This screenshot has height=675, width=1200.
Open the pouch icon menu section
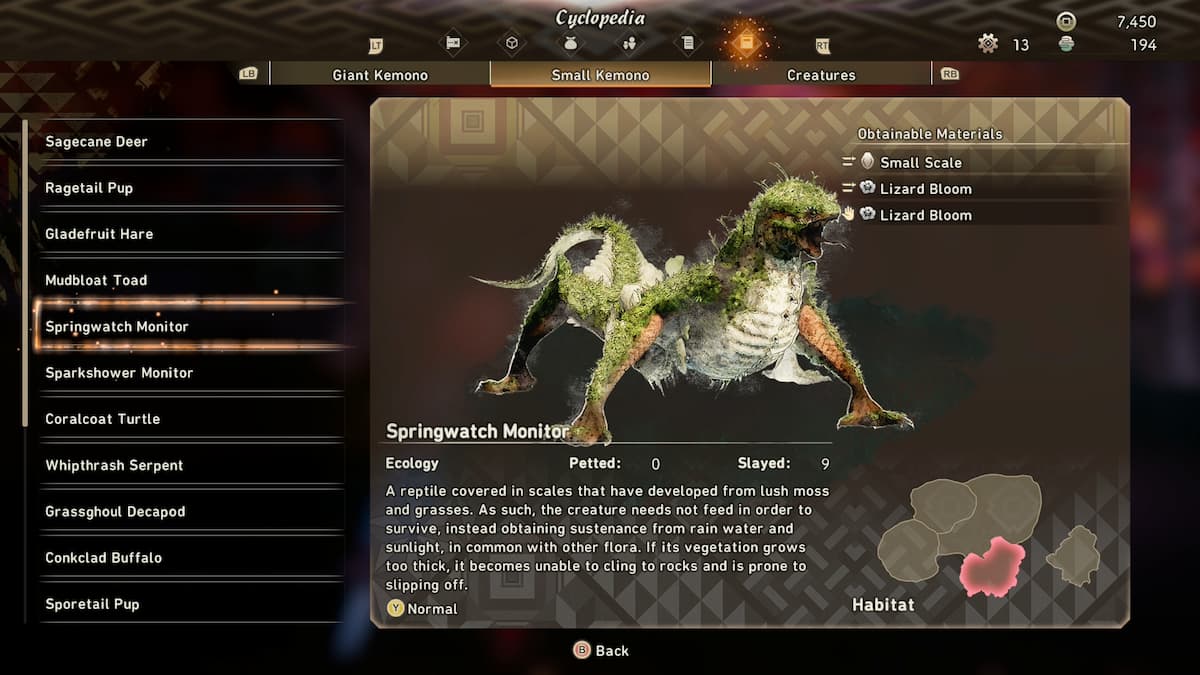point(570,43)
